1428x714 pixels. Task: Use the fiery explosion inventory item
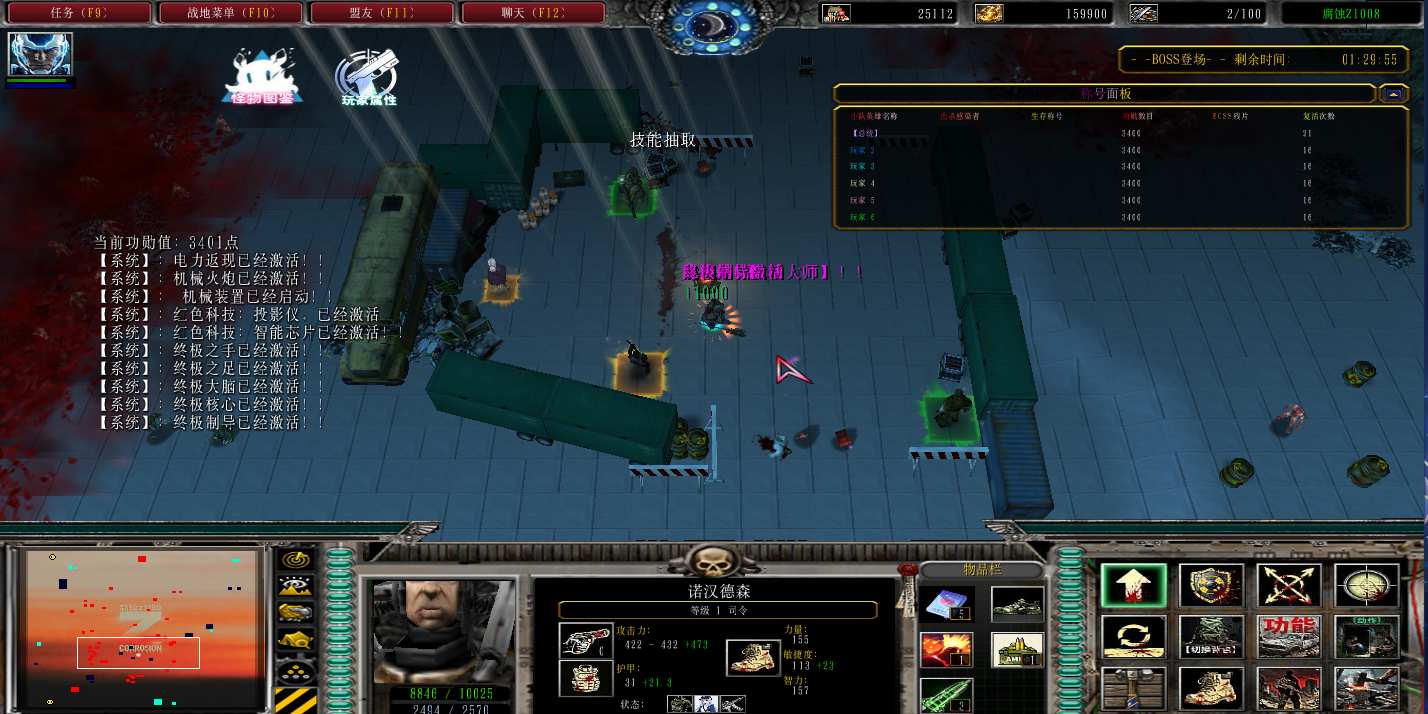(946, 650)
